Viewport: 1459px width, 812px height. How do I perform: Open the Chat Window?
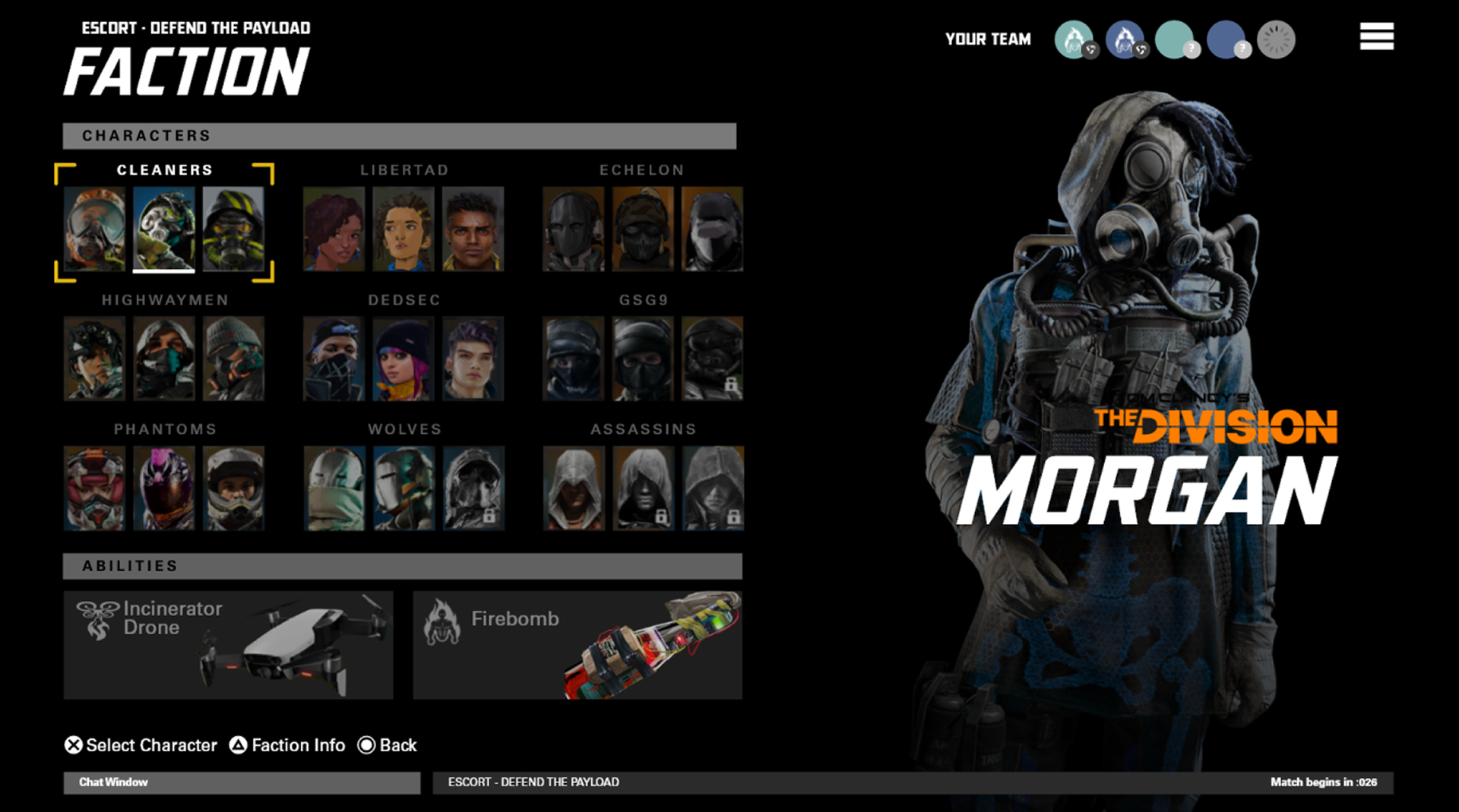tap(241, 782)
